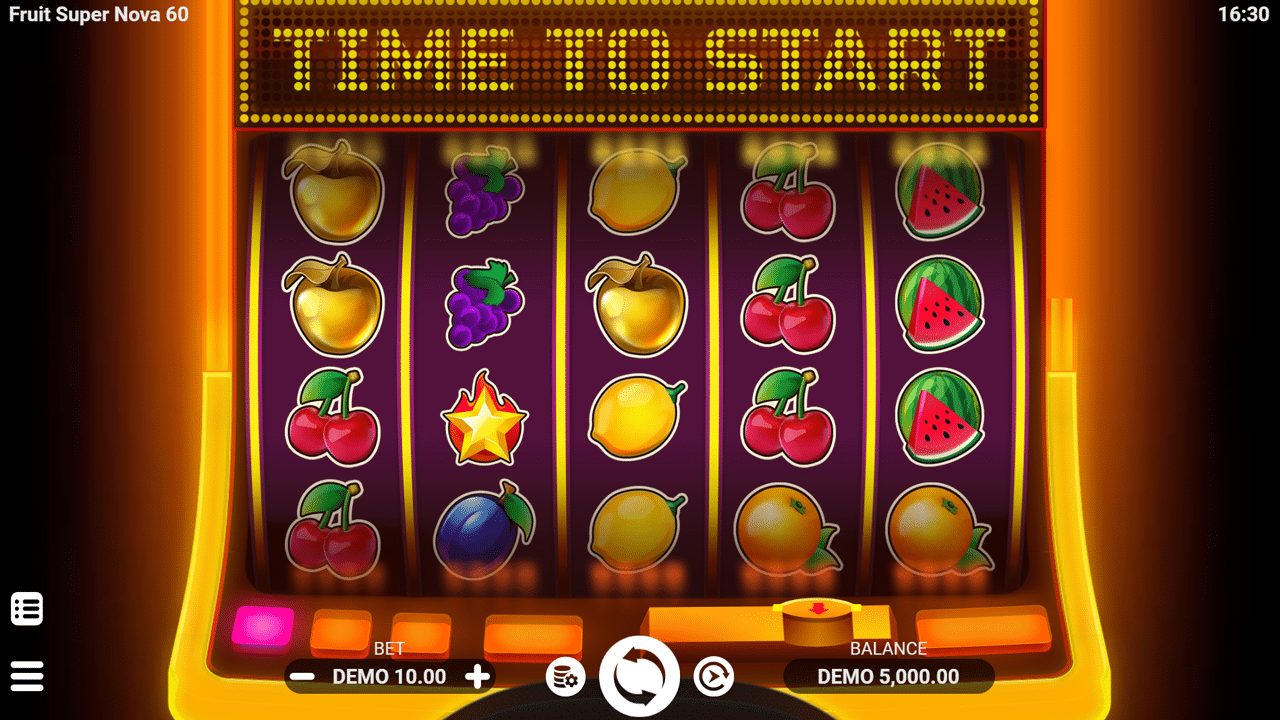This screenshot has width=1280, height=720.
Task: Open the Fruit Super Nova 60 title label
Action: point(97,15)
